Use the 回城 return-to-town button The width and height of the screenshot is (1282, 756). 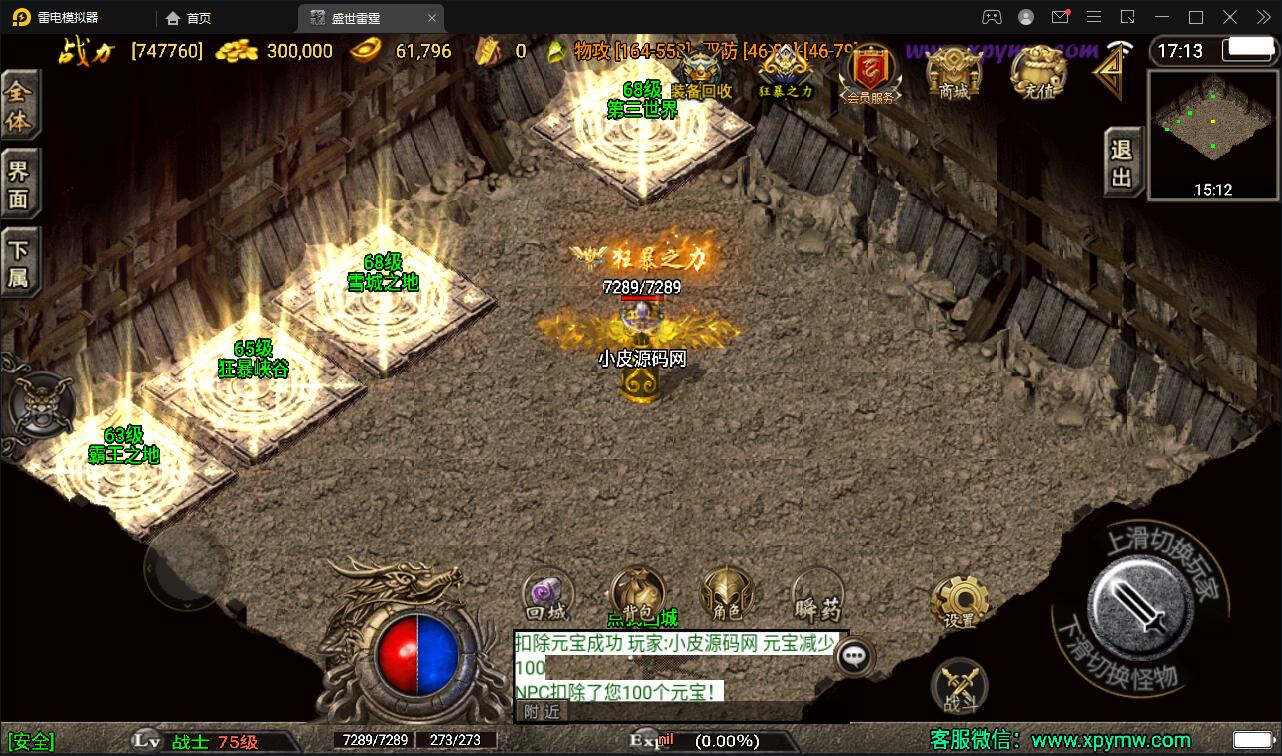coord(547,596)
